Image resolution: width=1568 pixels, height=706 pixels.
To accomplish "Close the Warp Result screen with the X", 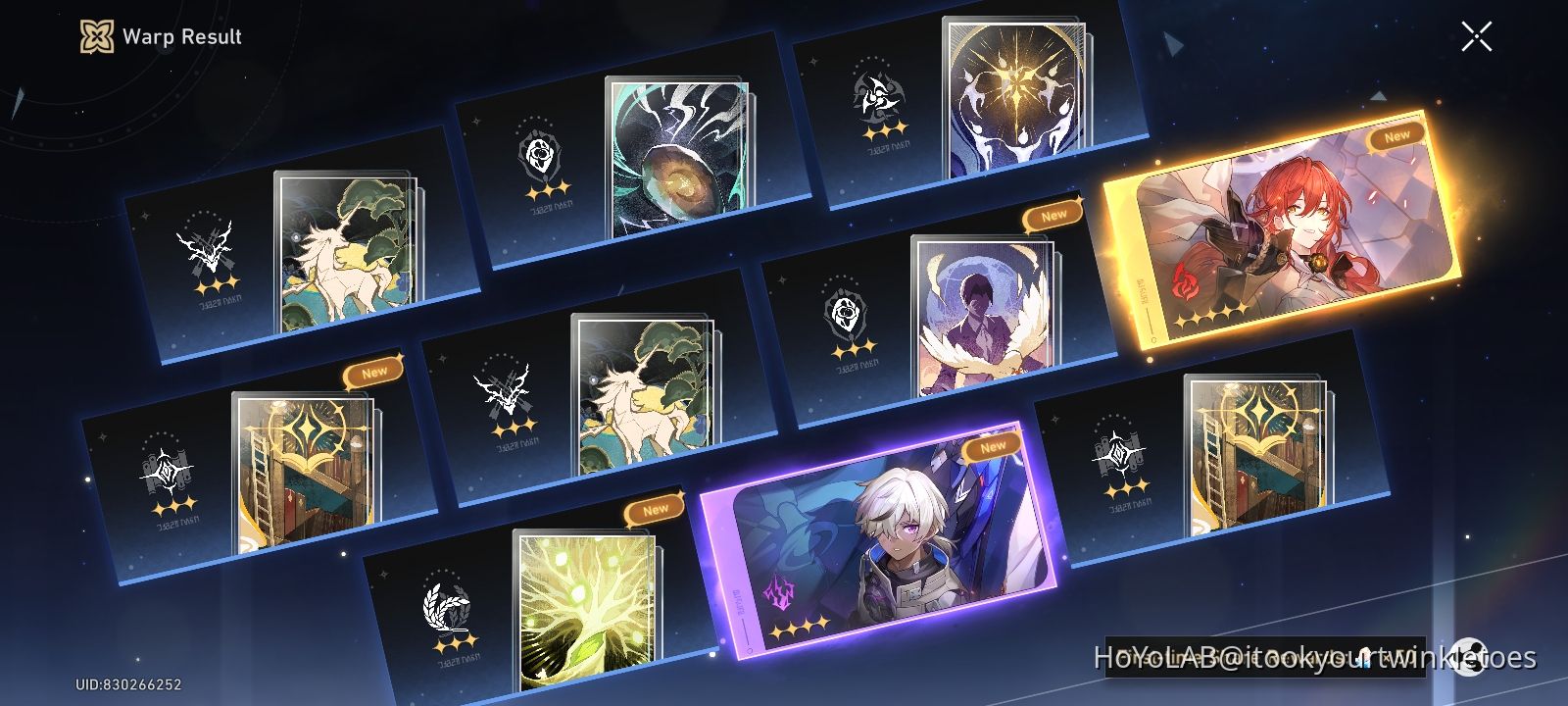I will pyautogui.click(x=1475, y=37).
